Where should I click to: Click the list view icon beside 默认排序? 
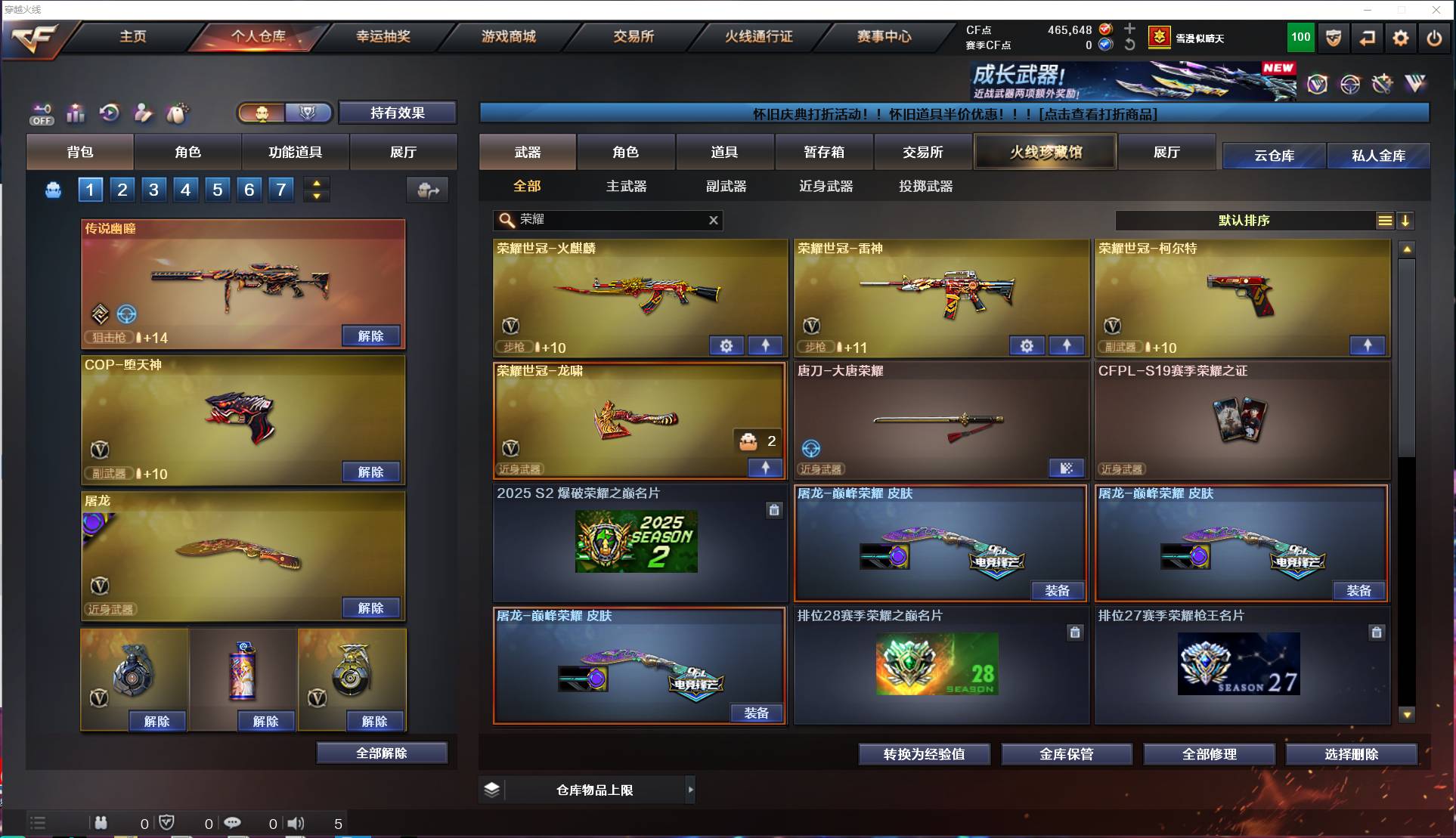click(x=1384, y=221)
